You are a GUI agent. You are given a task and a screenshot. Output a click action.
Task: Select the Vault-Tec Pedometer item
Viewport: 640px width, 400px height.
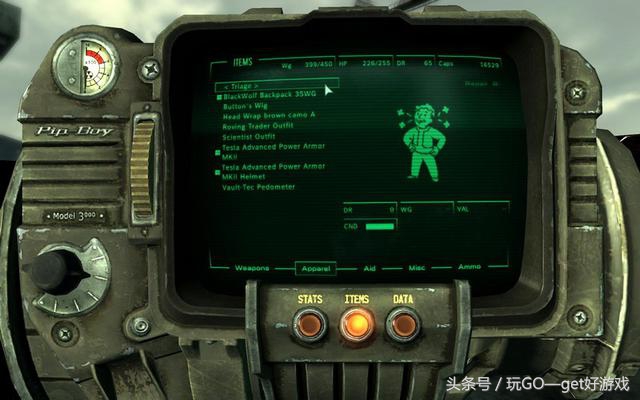click(259, 186)
